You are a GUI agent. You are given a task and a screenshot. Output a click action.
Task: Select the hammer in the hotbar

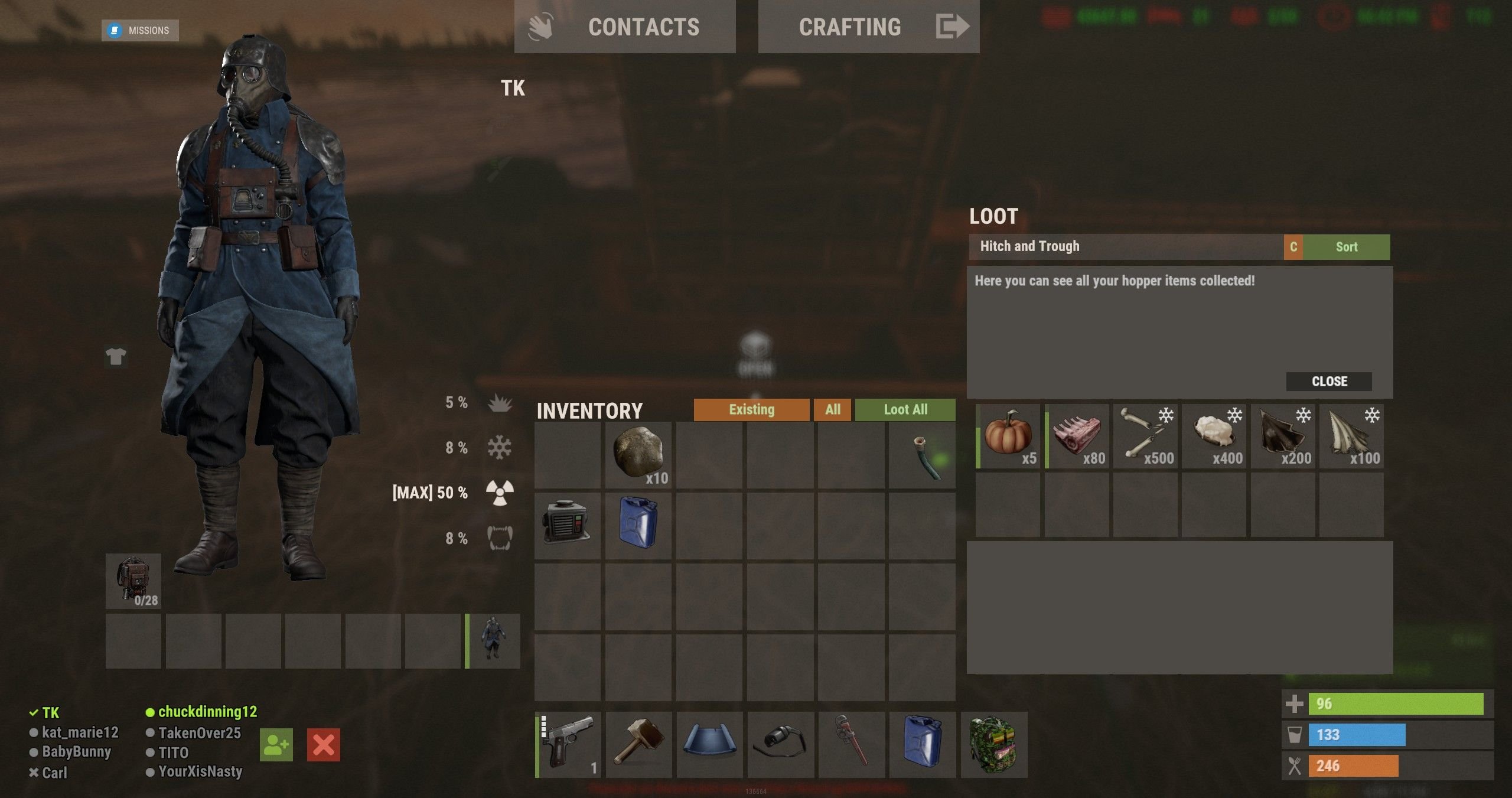[x=638, y=744]
